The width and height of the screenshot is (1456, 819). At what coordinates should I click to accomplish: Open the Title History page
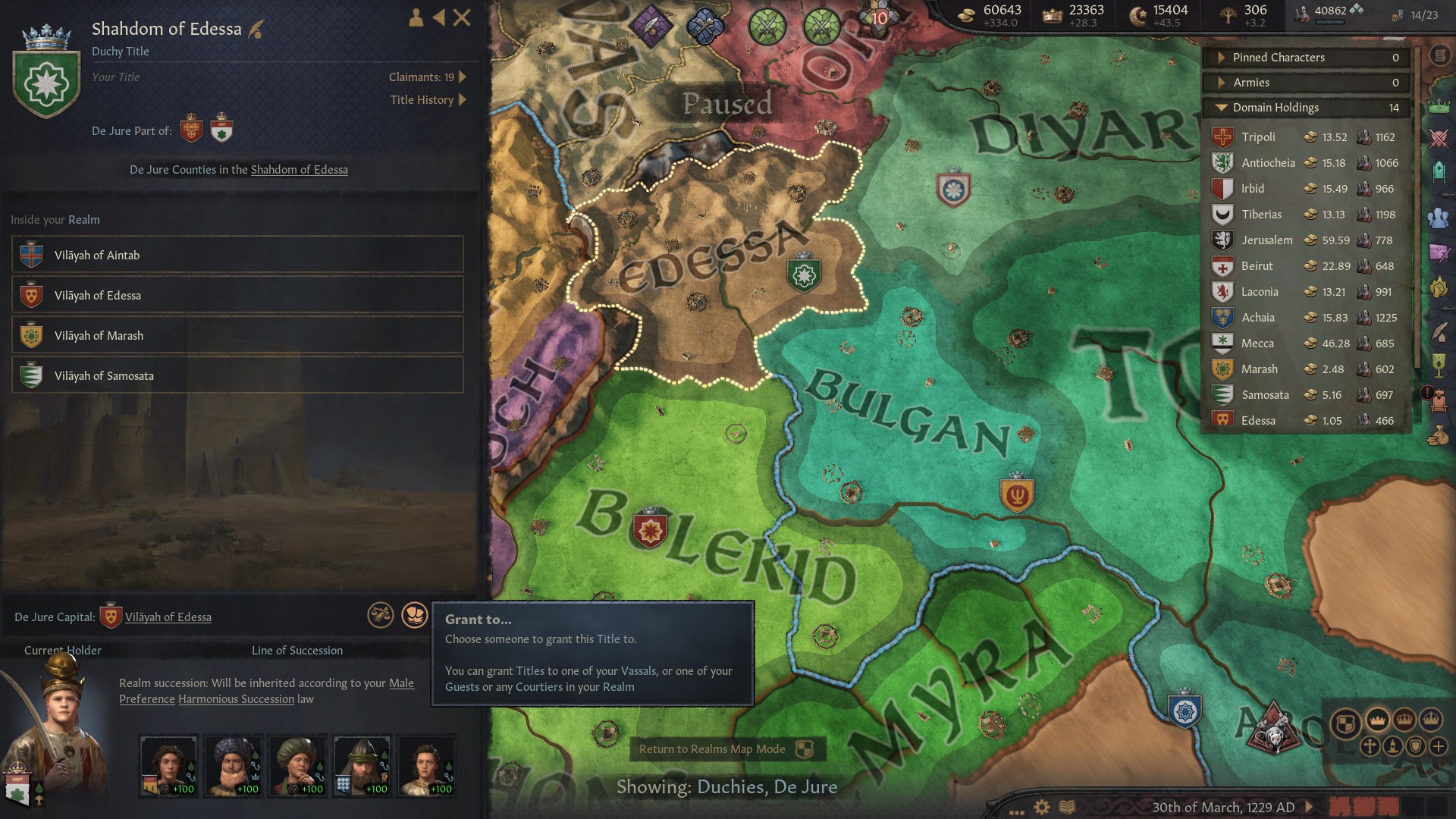coord(422,99)
